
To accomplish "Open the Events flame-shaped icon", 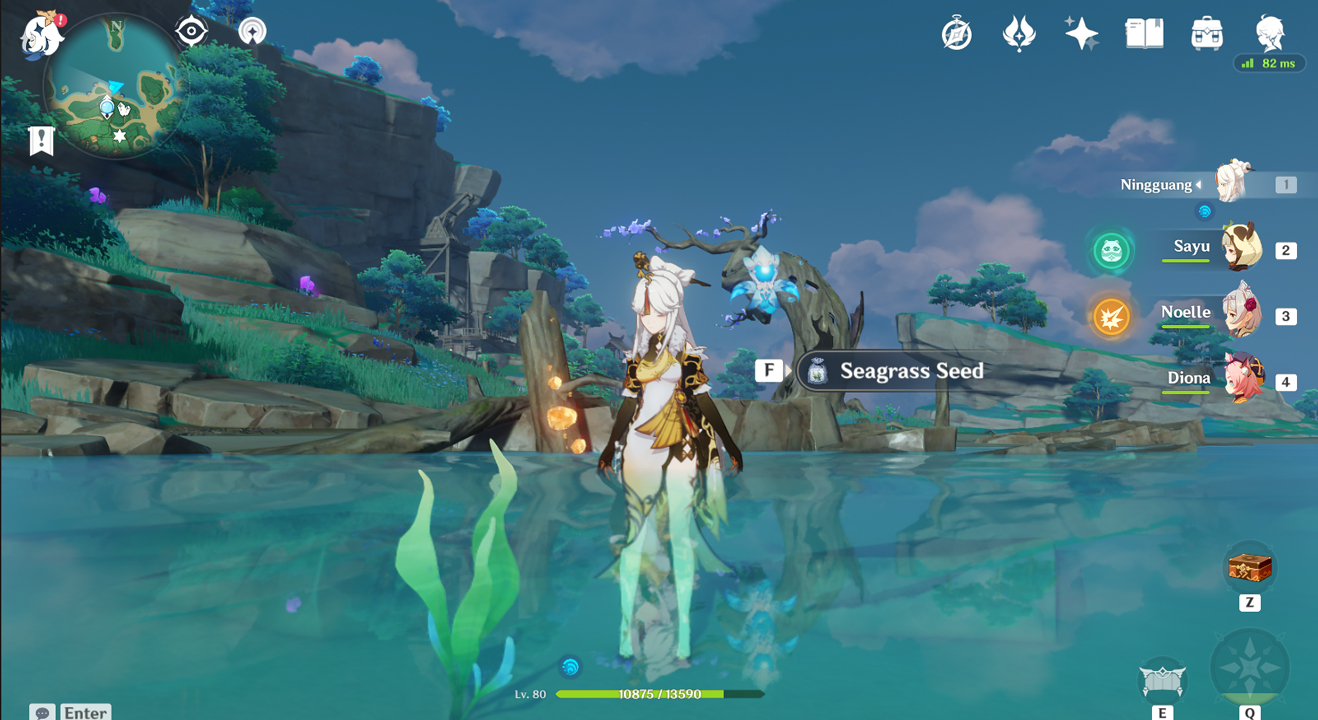I will click(1019, 34).
